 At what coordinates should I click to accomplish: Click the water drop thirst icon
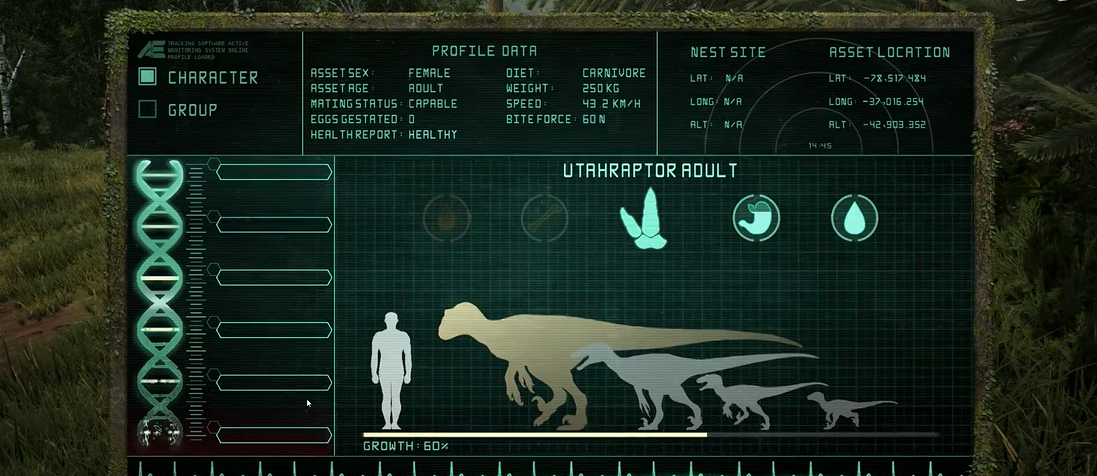point(854,217)
